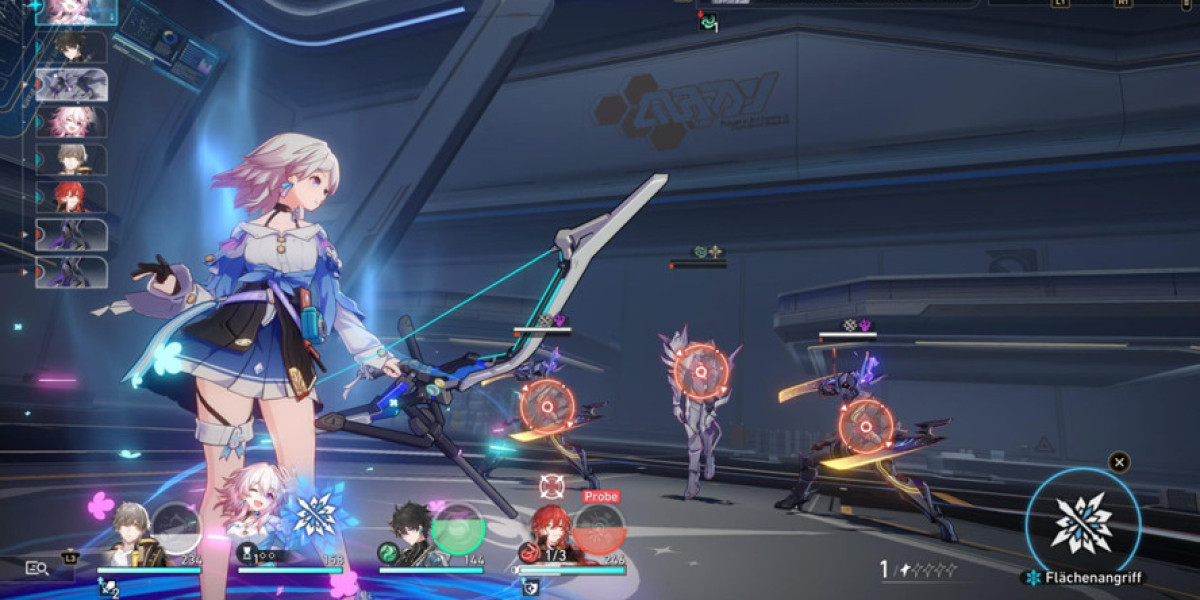Select the Trailblazer in the turn order list
Image resolution: width=1200 pixels, height=600 pixels.
point(71,159)
